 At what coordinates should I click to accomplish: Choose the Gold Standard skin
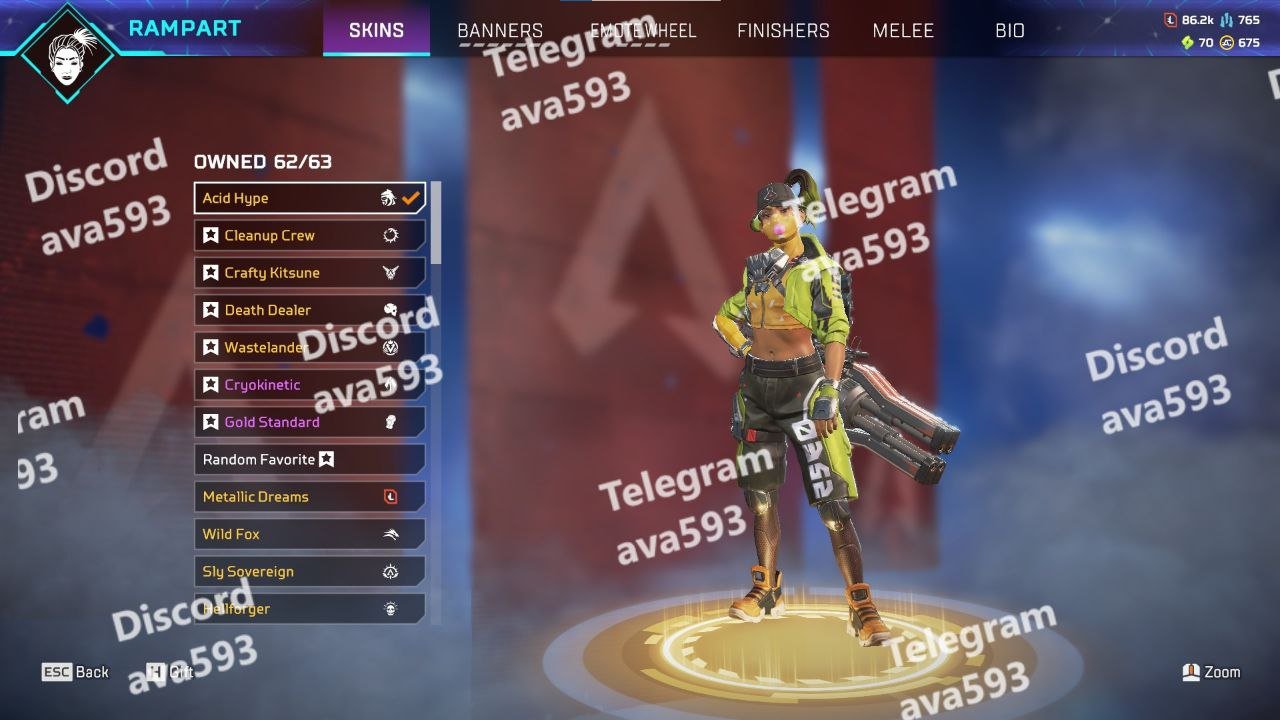coord(309,422)
